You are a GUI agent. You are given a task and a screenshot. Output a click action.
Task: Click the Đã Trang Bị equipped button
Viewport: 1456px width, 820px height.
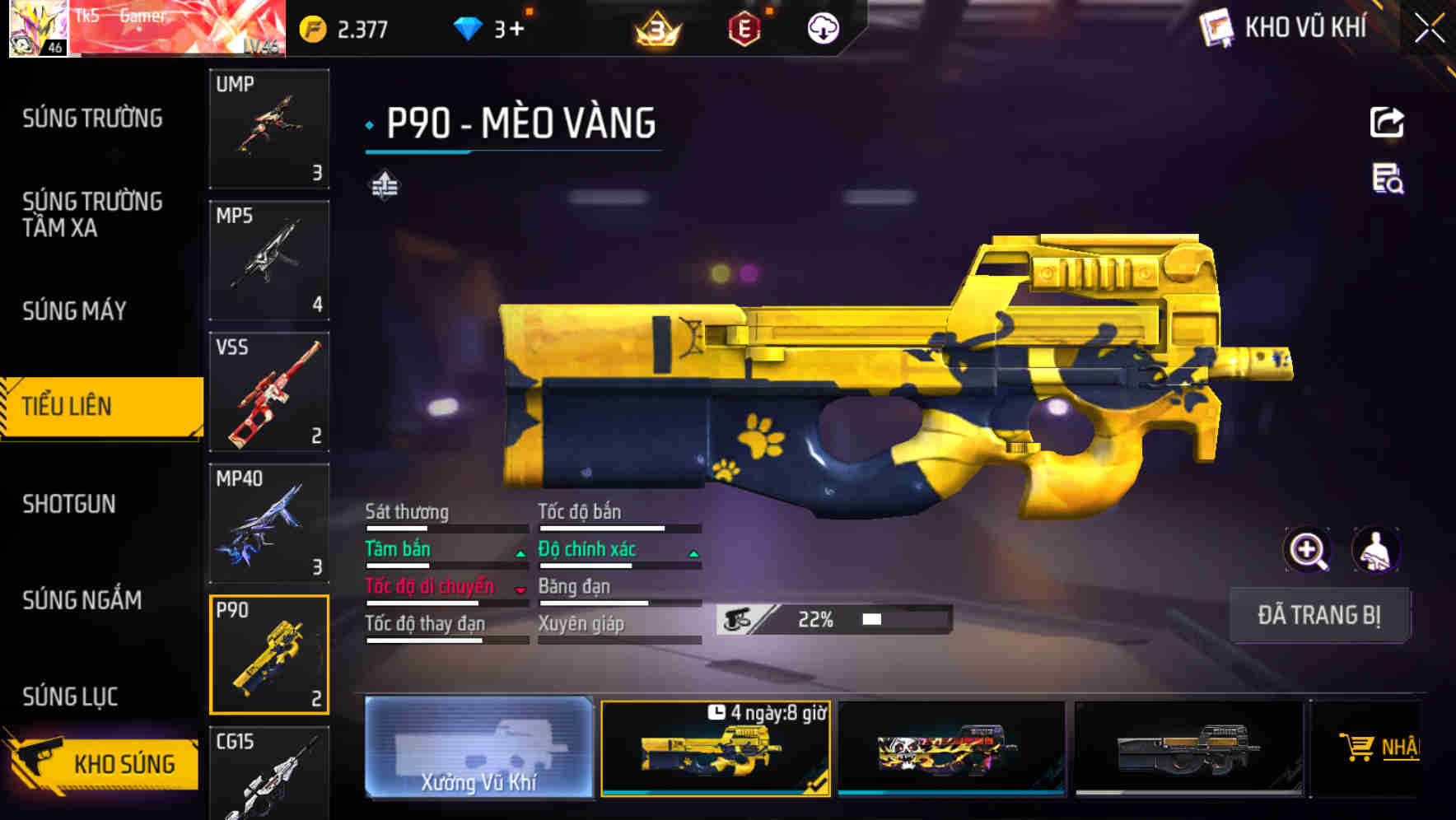1319,615
